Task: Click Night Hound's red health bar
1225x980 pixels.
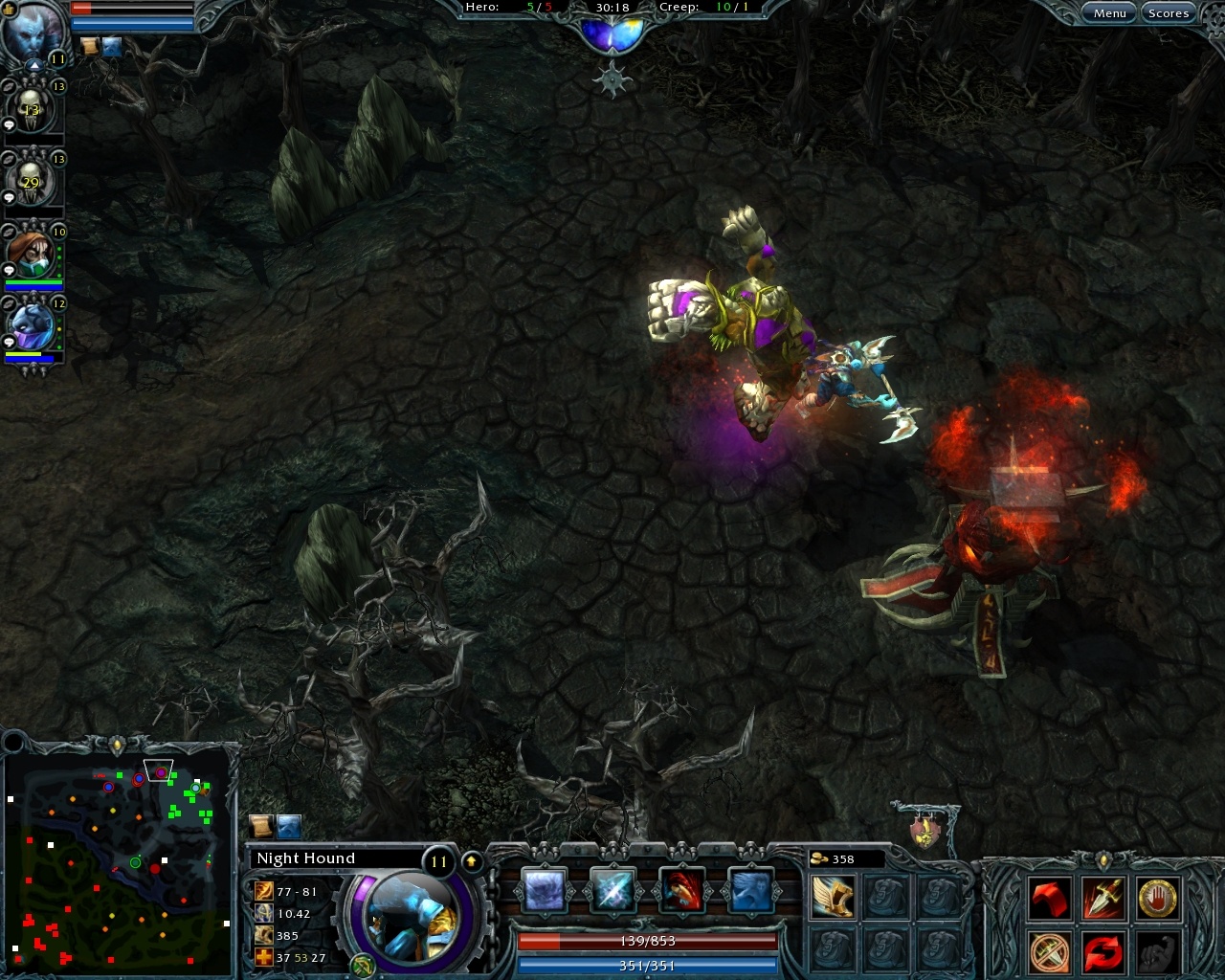Action: coord(647,942)
